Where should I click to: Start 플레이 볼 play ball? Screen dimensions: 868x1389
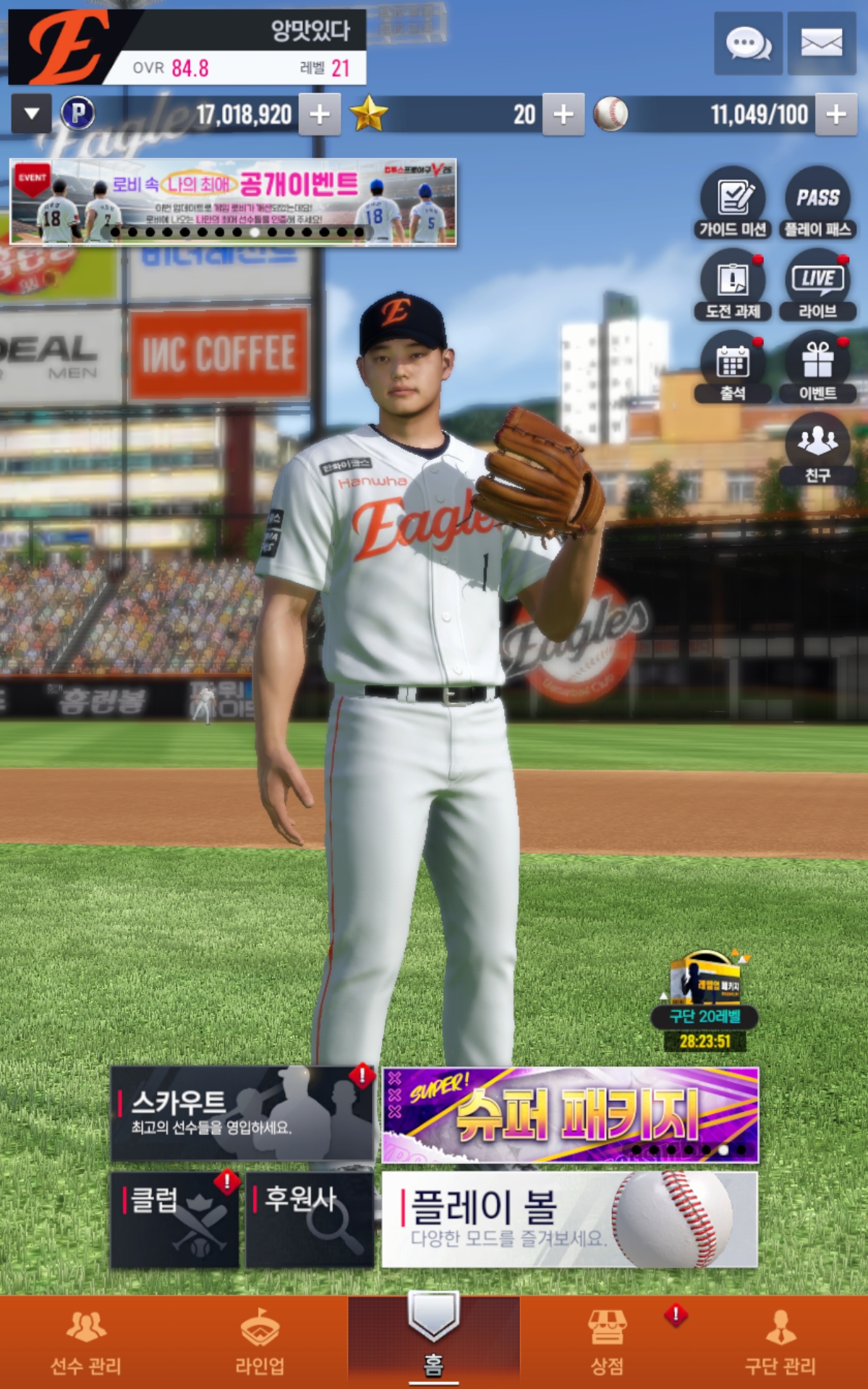tap(569, 1220)
